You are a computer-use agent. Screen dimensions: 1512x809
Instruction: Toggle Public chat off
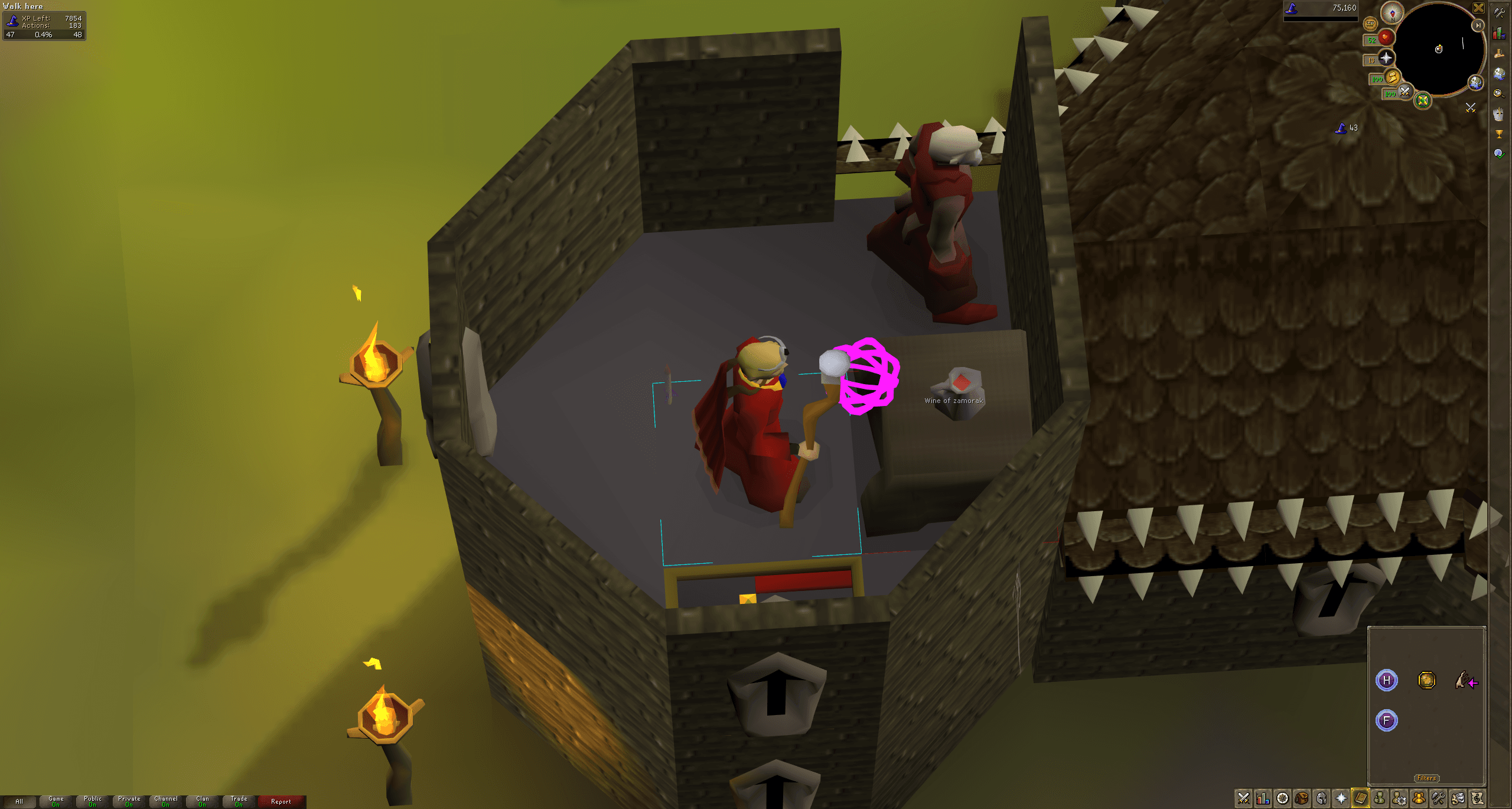[x=93, y=801]
